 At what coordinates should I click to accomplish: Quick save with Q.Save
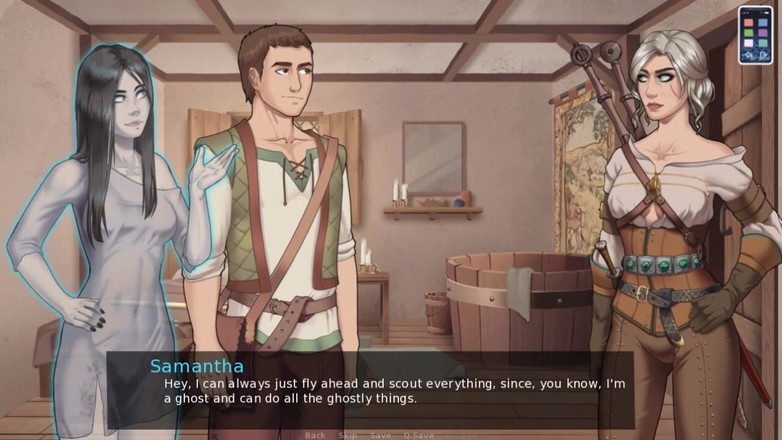coord(418,435)
